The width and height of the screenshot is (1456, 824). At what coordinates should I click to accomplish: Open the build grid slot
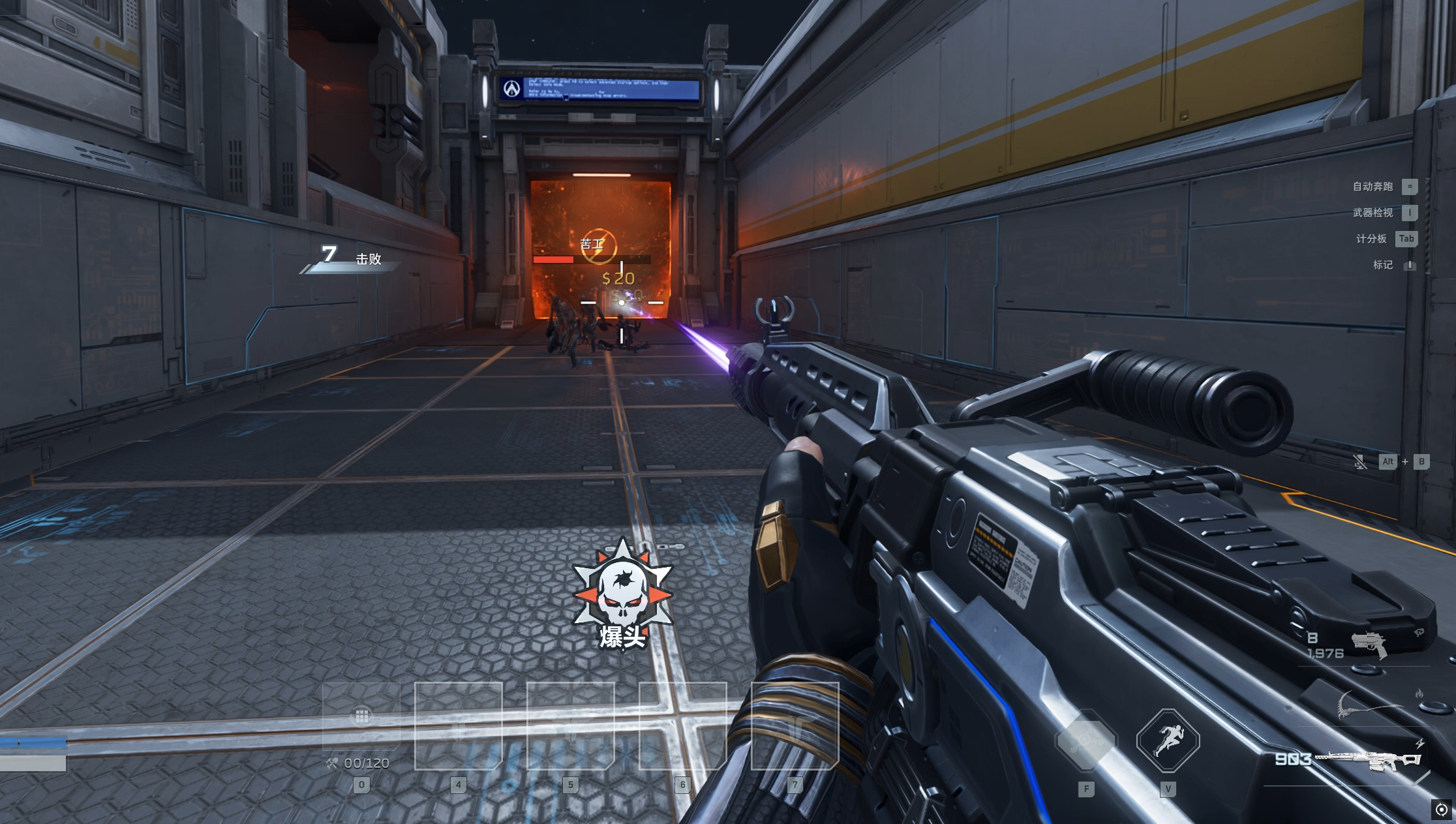(361, 716)
